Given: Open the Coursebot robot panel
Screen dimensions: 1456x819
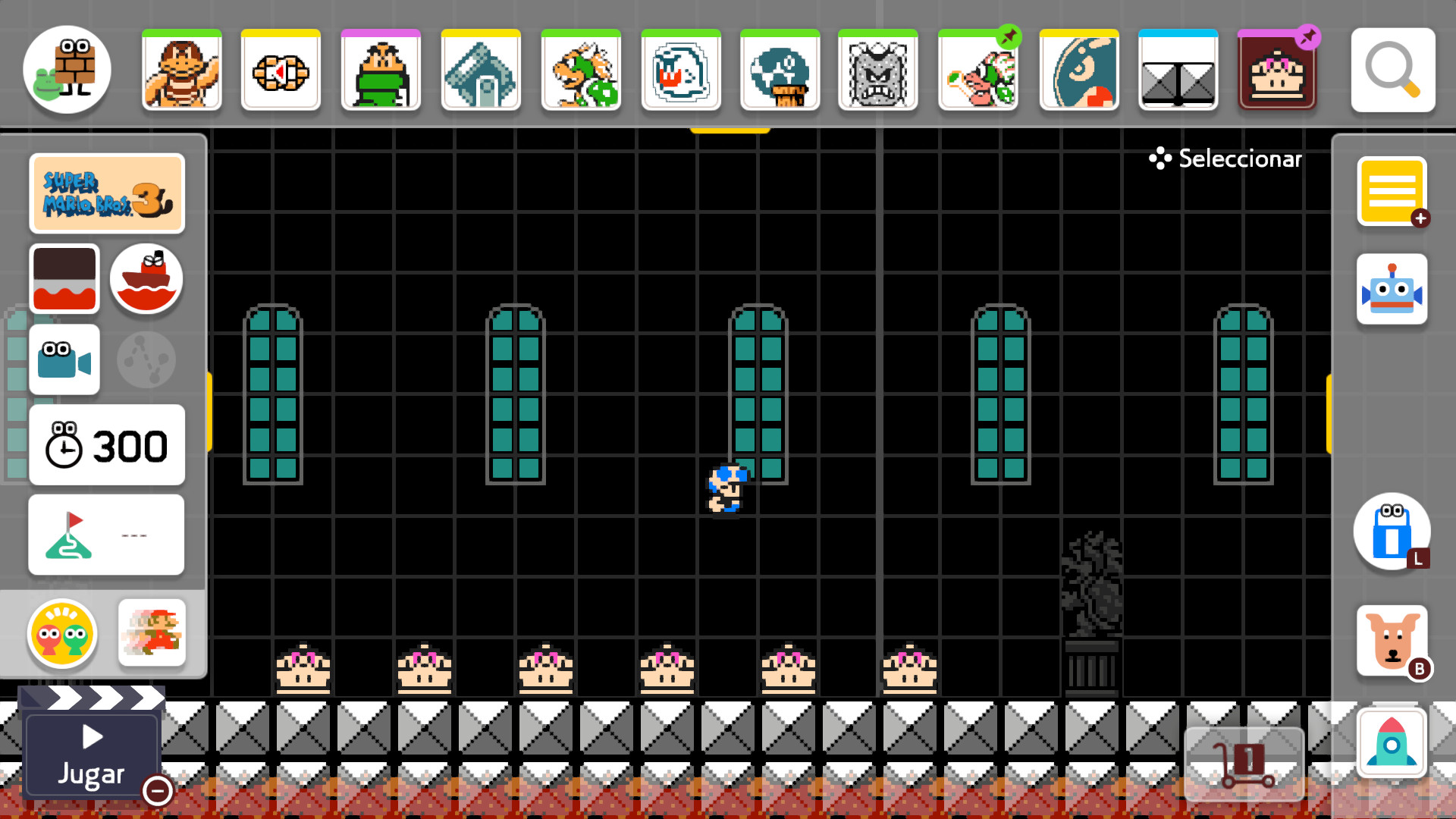Looking at the screenshot, I should point(1392,289).
